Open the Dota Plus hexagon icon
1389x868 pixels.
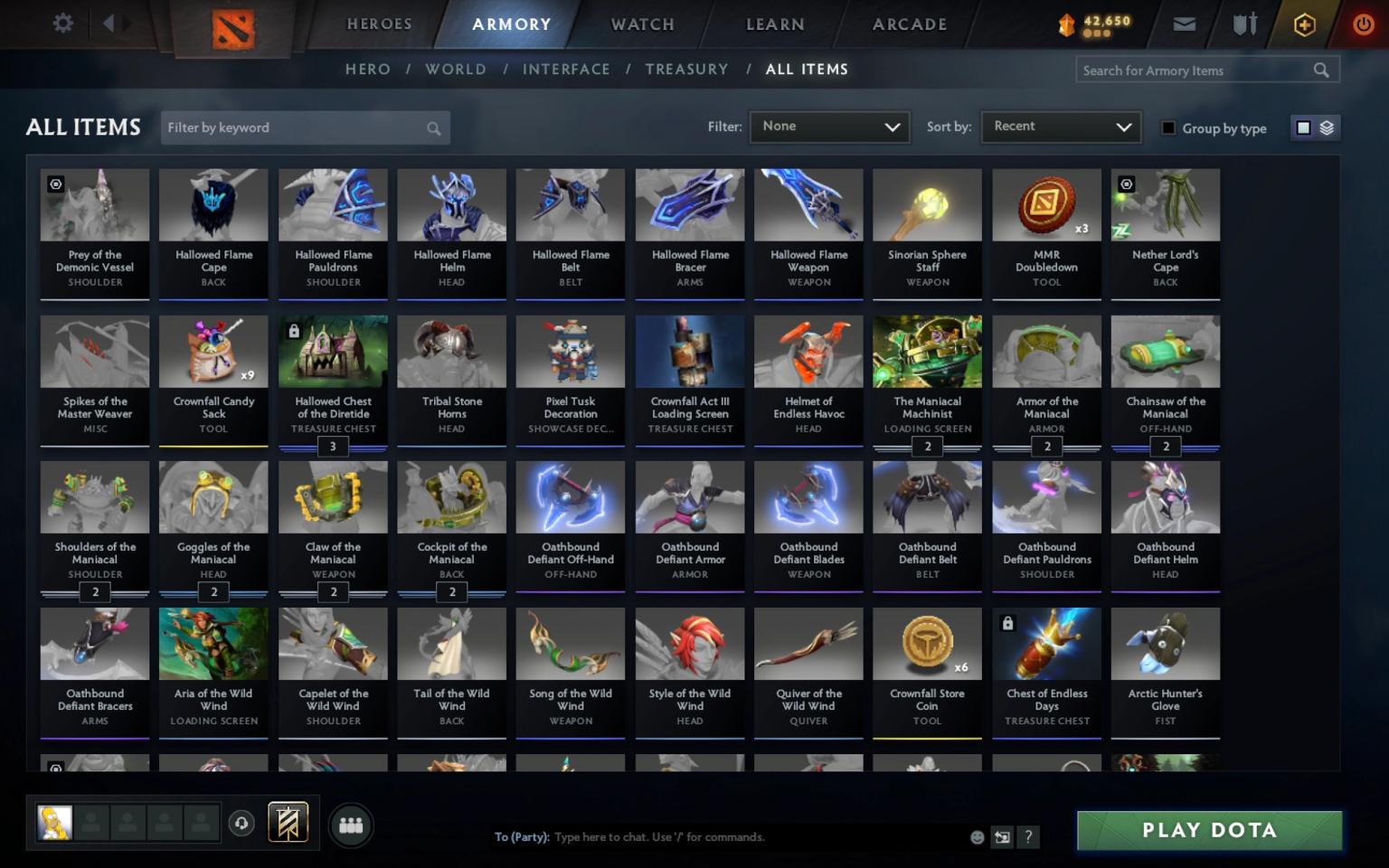pyautogui.click(x=1302, y=24)
